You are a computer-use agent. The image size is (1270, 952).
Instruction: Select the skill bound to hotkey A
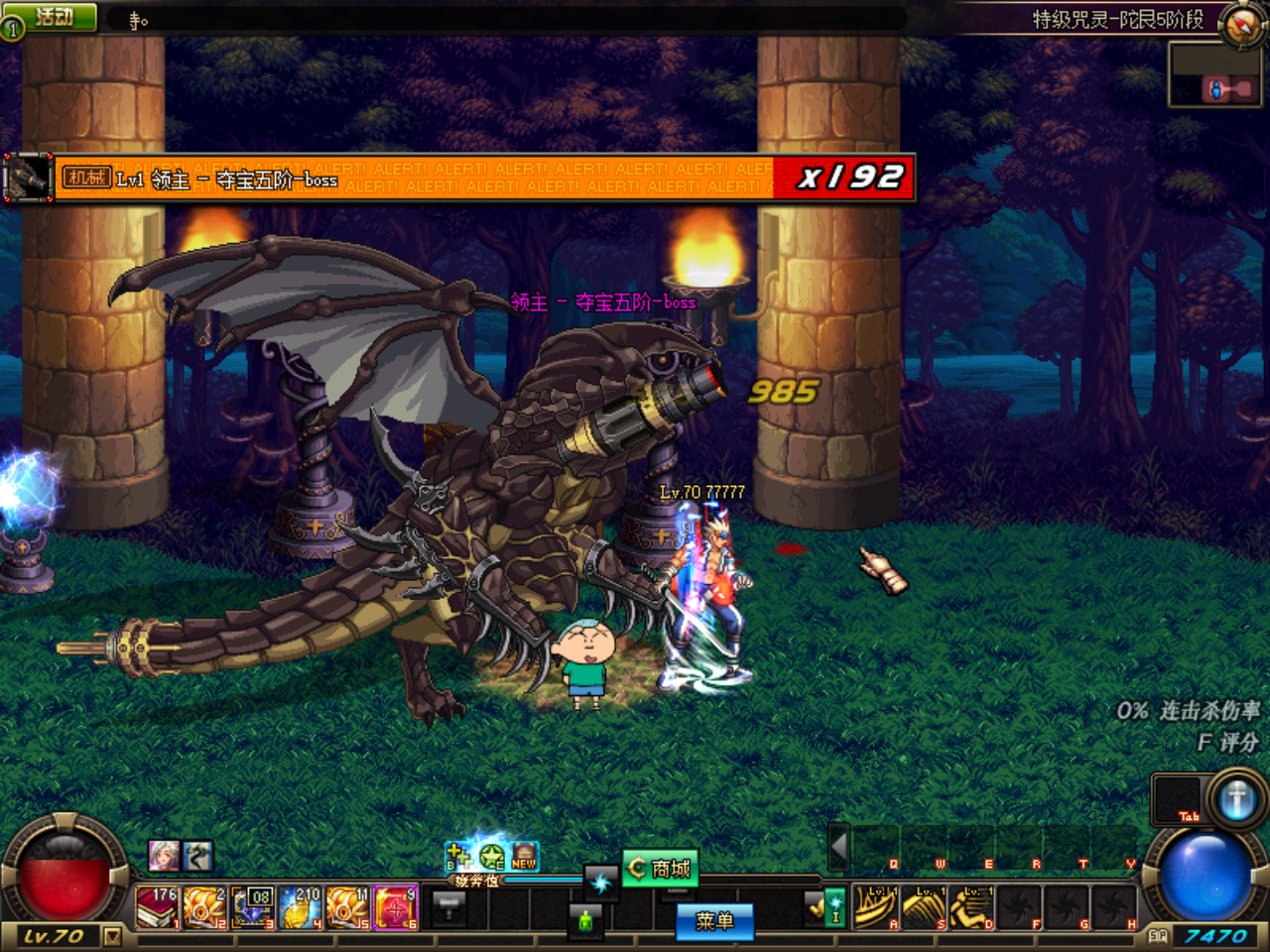coord(873,906)
